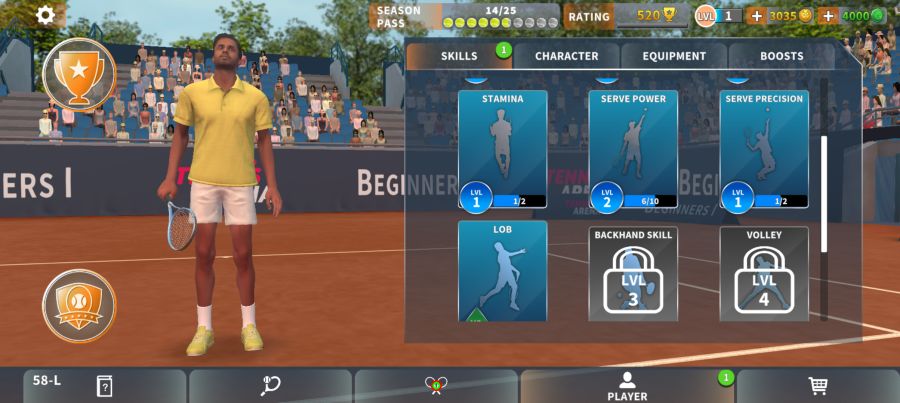Image resolution: width=900 pixels, height=403 pixels.
Task: Add more gold coins with plus button
Action: point(756,16)
